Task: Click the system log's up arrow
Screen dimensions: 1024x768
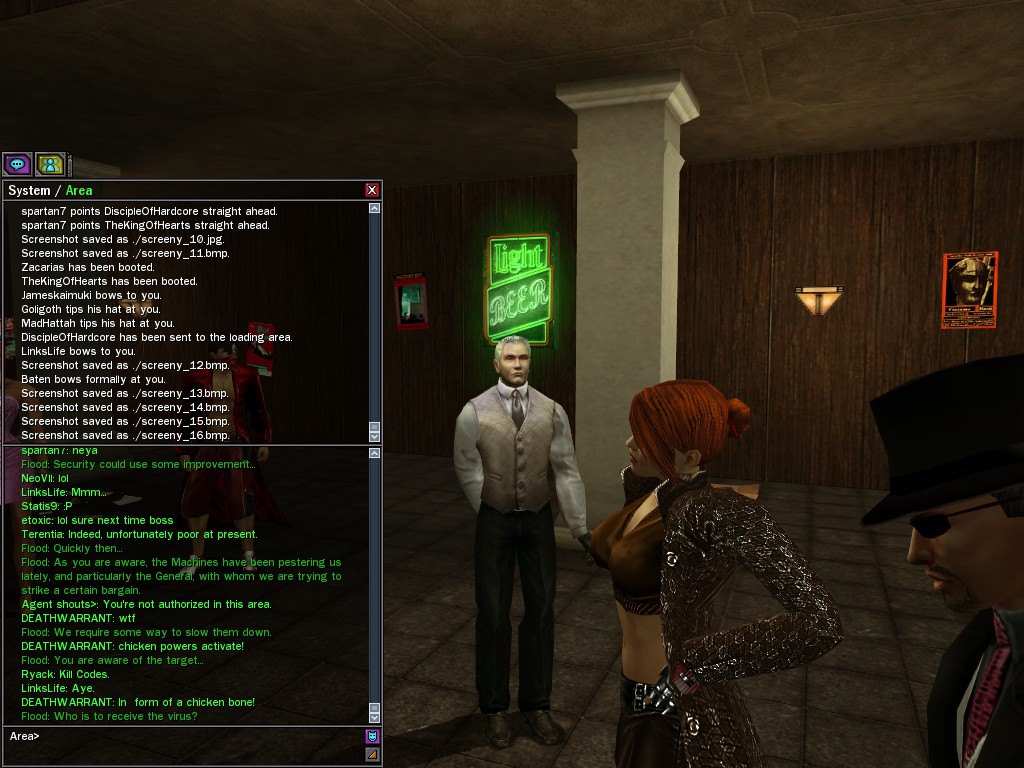Action: coord(374,209)
